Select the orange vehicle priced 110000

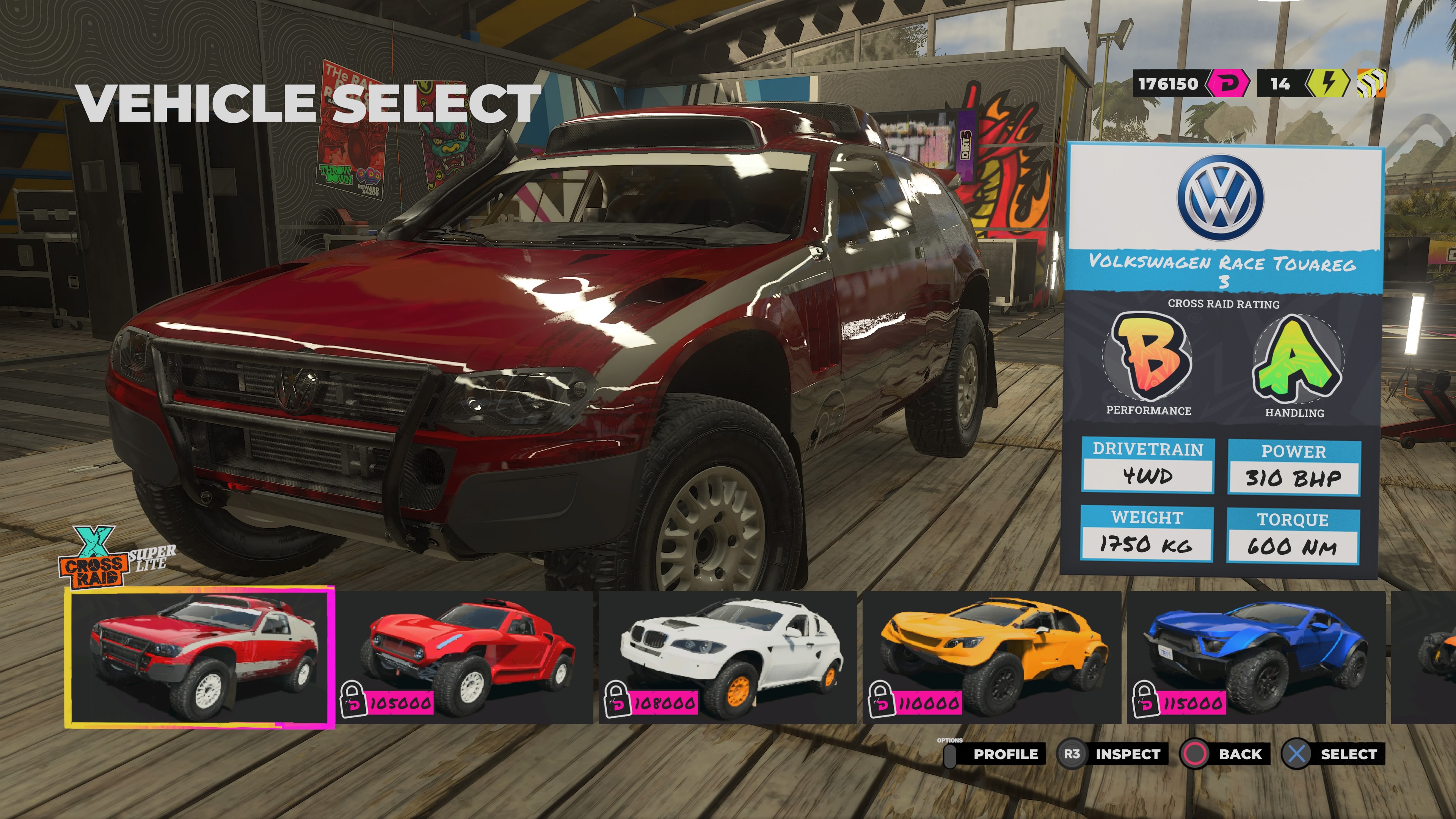click(992, 657)
